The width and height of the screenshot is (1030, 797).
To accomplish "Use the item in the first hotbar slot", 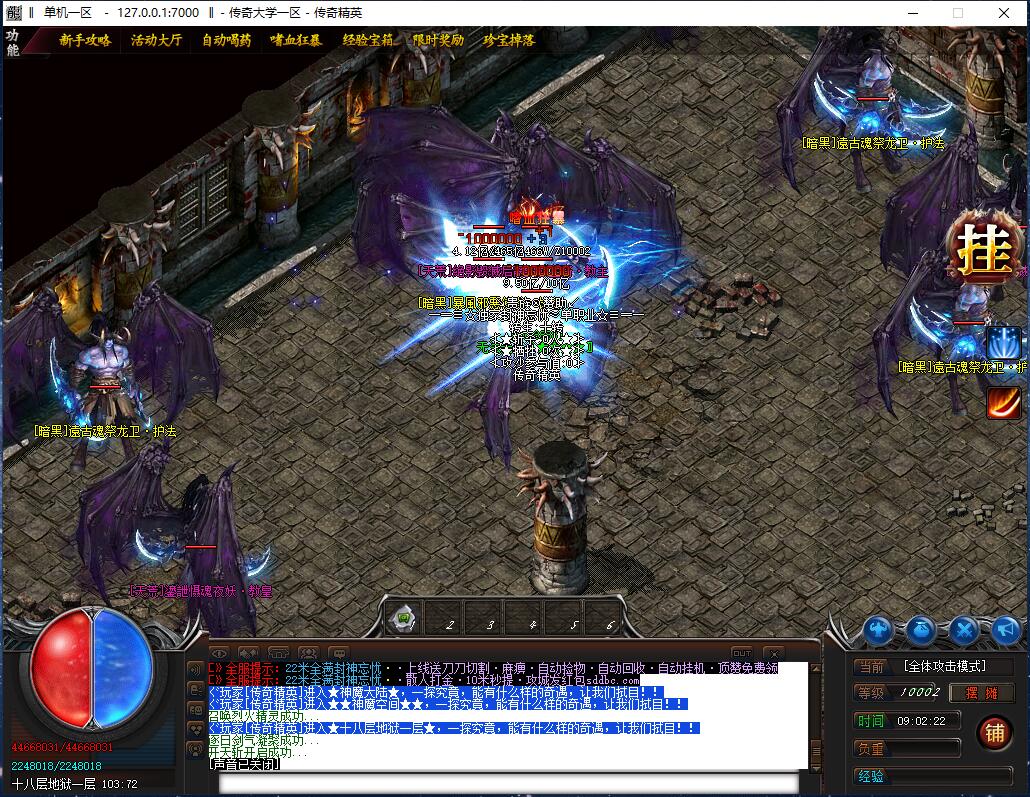I will 403,619.
